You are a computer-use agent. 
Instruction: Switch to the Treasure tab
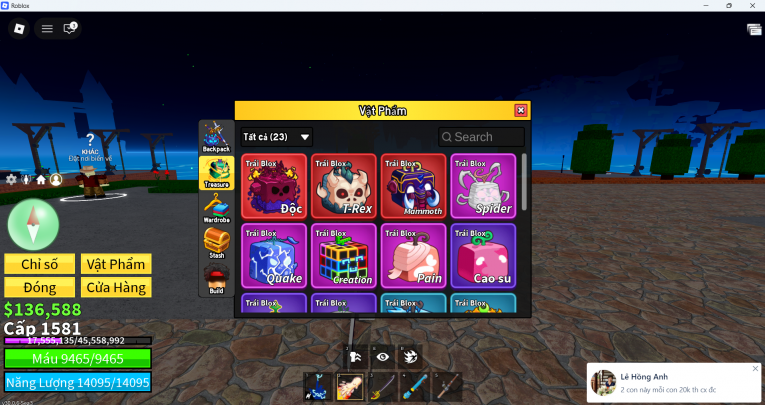[x=216, y=173]
